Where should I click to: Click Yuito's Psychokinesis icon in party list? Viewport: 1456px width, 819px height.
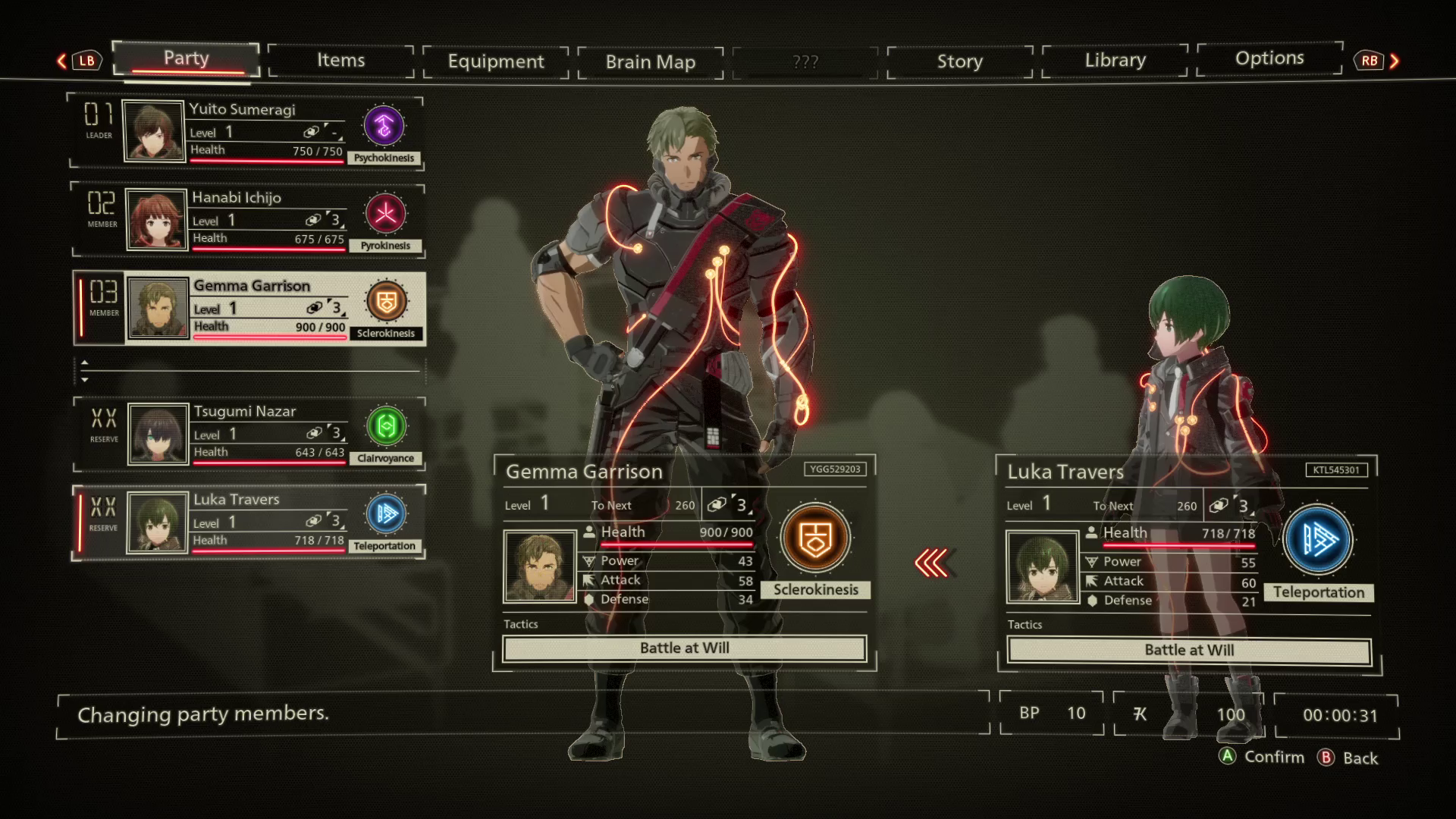384,126
